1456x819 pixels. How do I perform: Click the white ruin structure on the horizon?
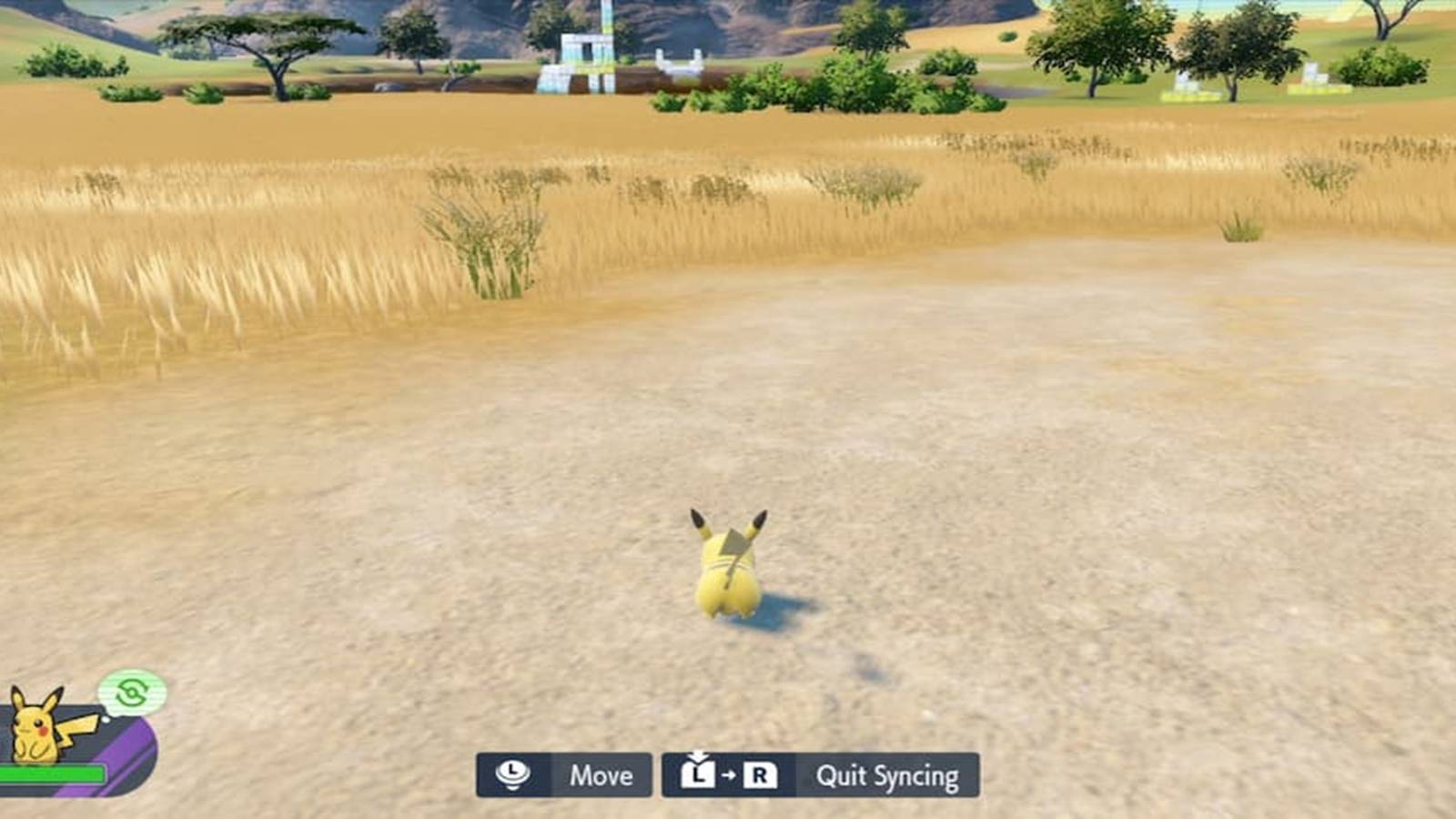pos(589,50)
